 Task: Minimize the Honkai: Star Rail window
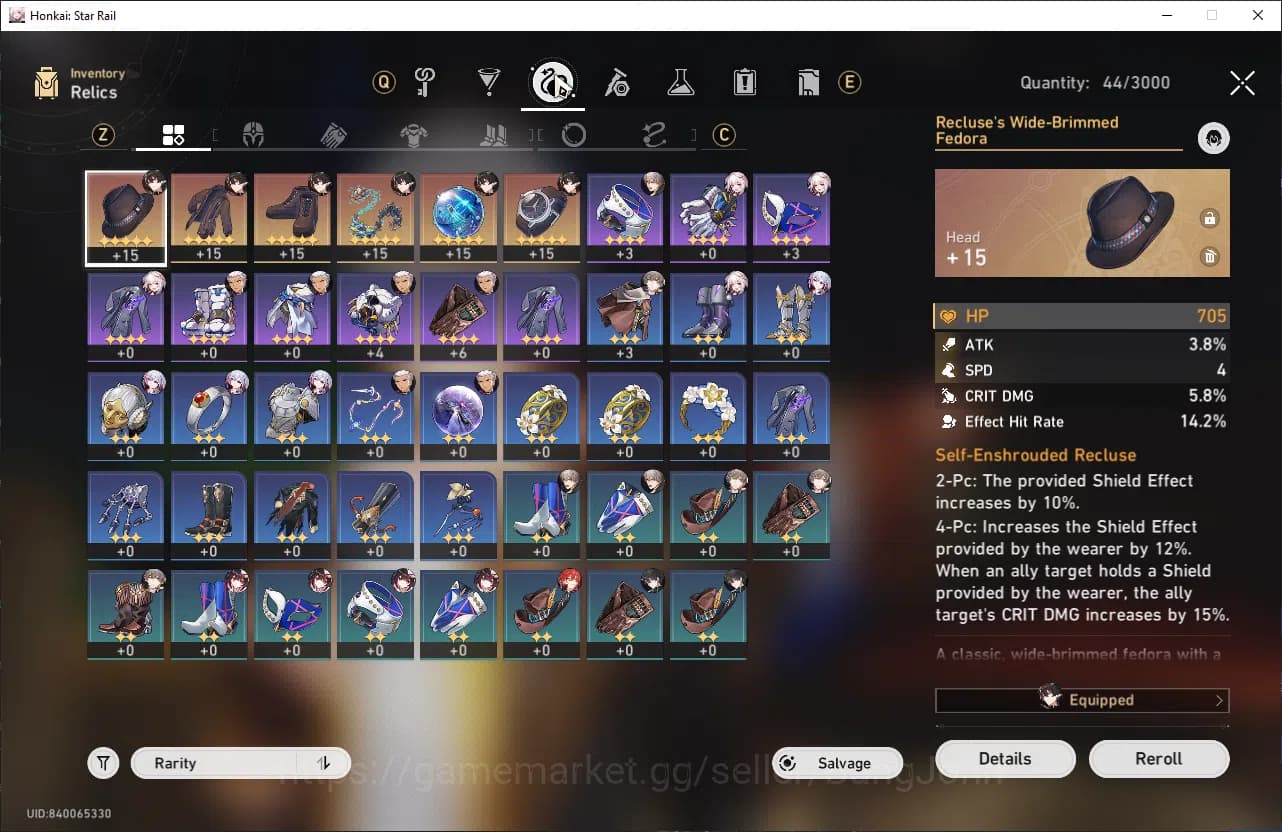pyautogui.click(x=1166, y=15)
